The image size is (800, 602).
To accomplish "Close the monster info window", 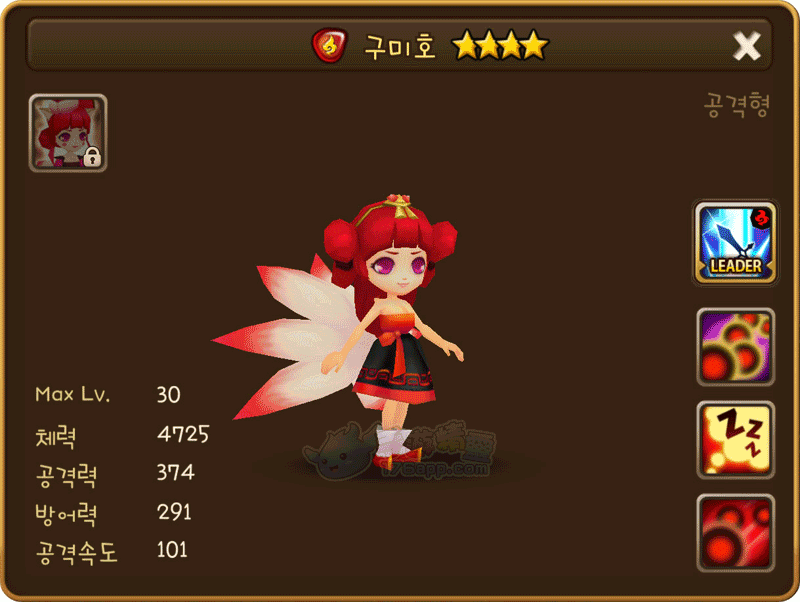I will [x=747, y=46].
